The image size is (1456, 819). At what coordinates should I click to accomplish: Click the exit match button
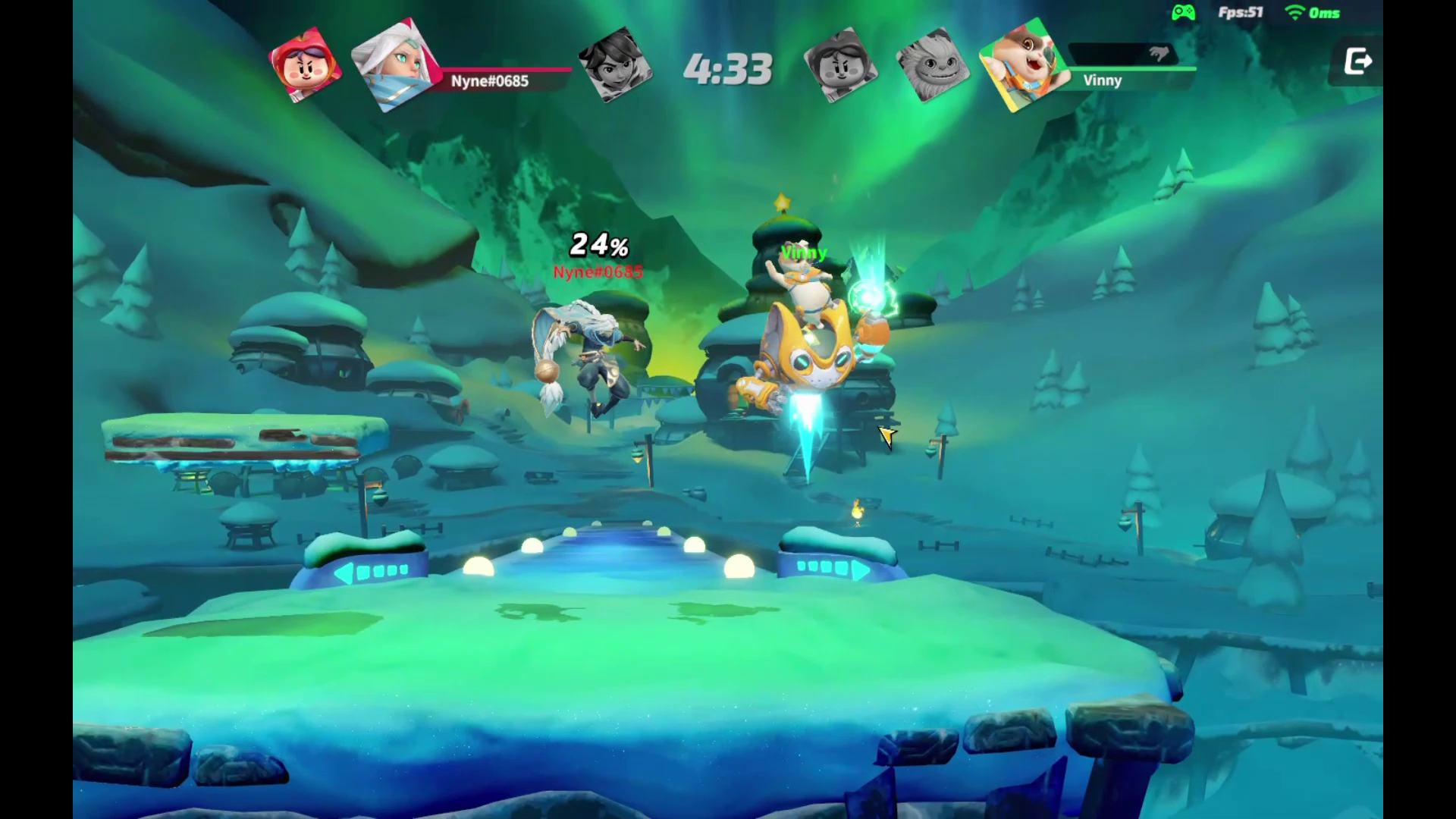[x=1357, y=61]
